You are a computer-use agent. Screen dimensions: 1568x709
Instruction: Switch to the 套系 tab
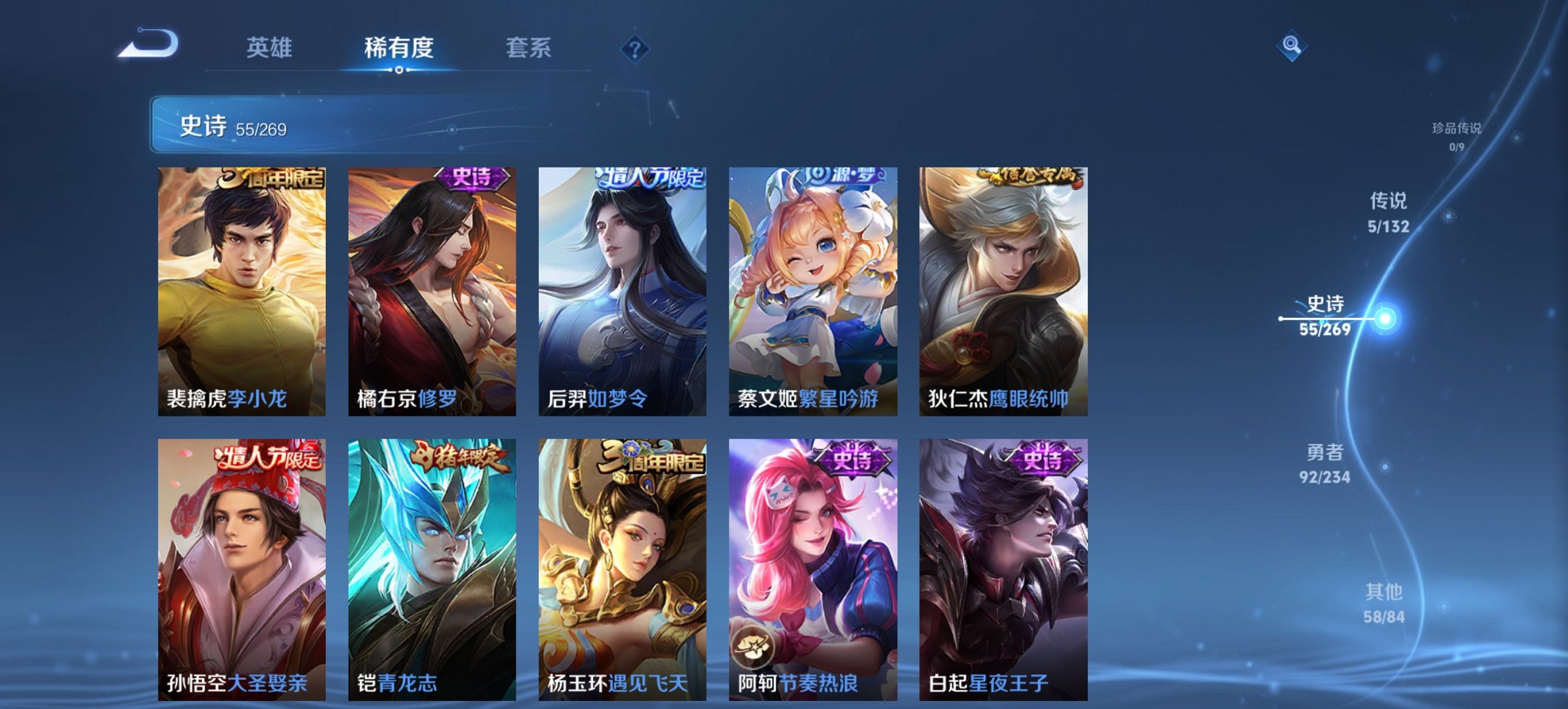529,49
